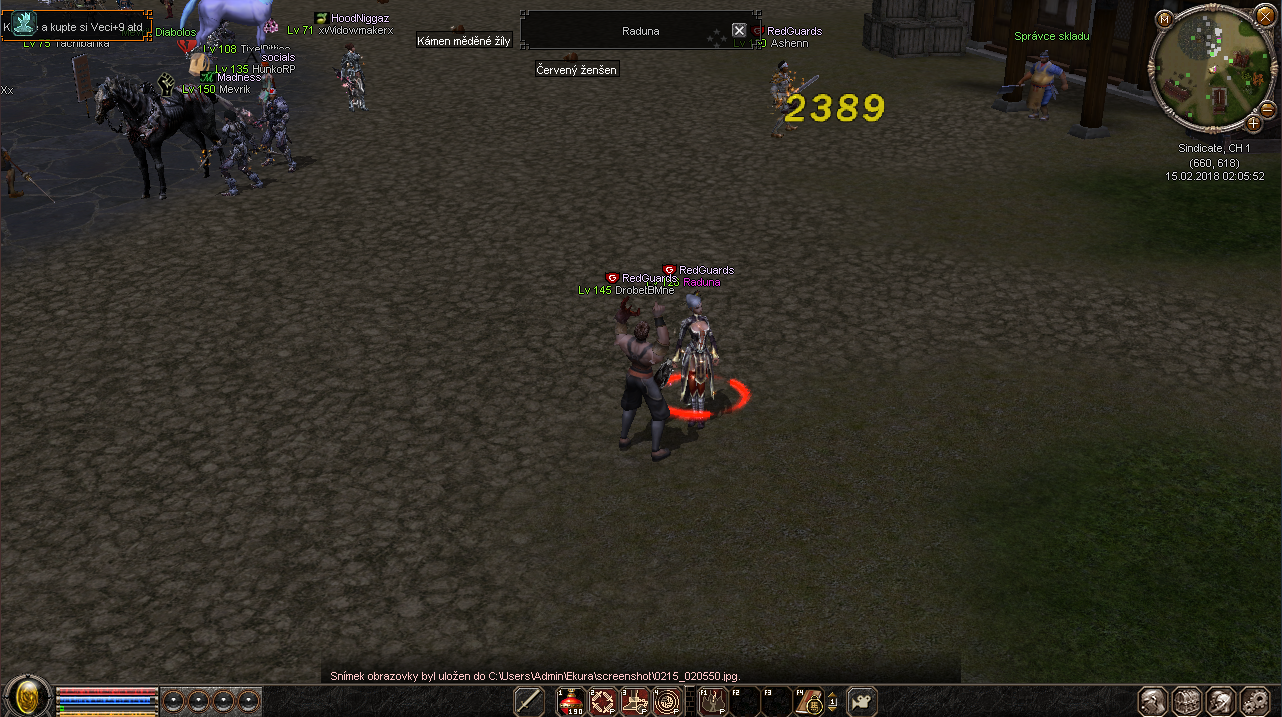The height and width of the screenshot is (717, 1282).
Task: Zoom out the minimap with minus button
Action: pyautogui.click(x=1267, y=109)
